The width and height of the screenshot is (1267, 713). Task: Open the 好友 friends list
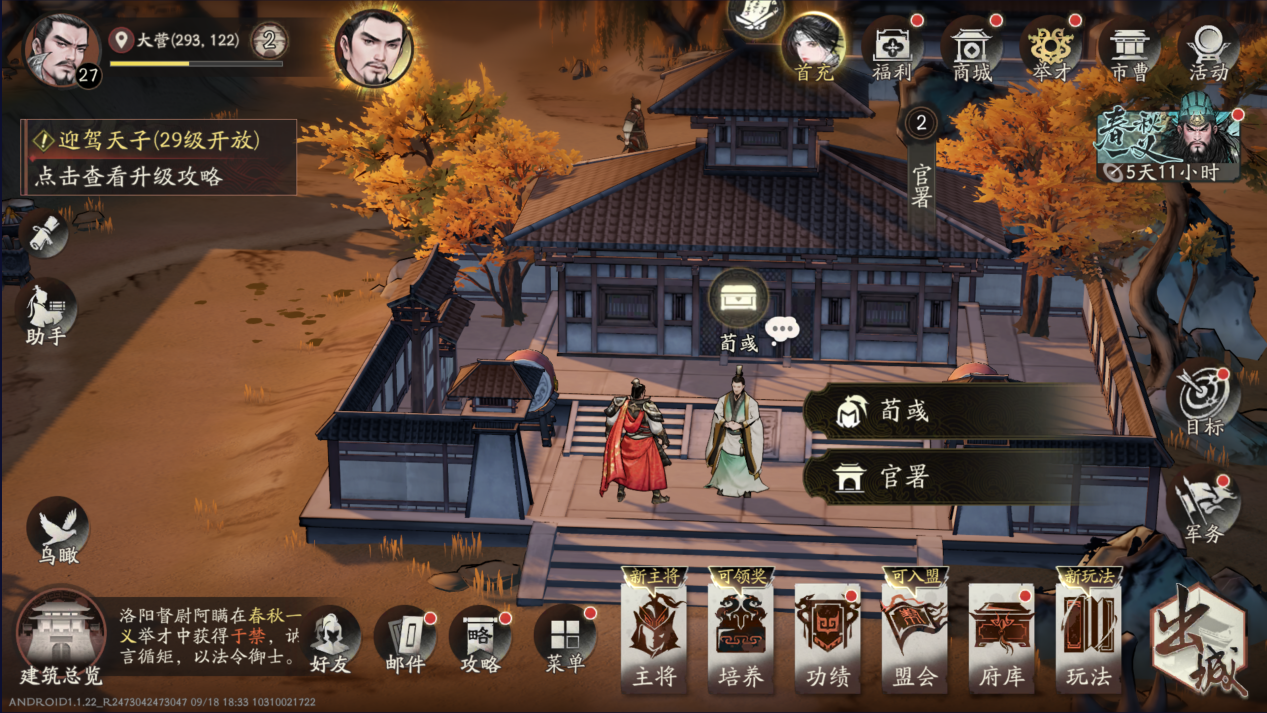click(331, 640)
